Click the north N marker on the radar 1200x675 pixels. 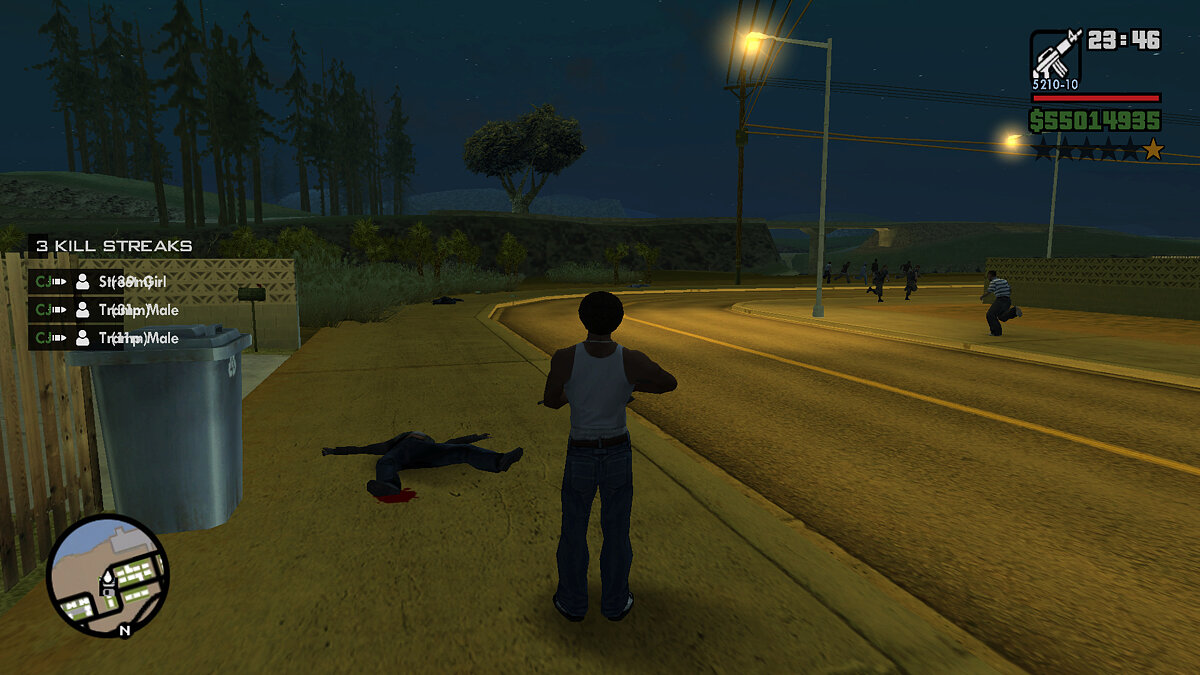point(124,630)
